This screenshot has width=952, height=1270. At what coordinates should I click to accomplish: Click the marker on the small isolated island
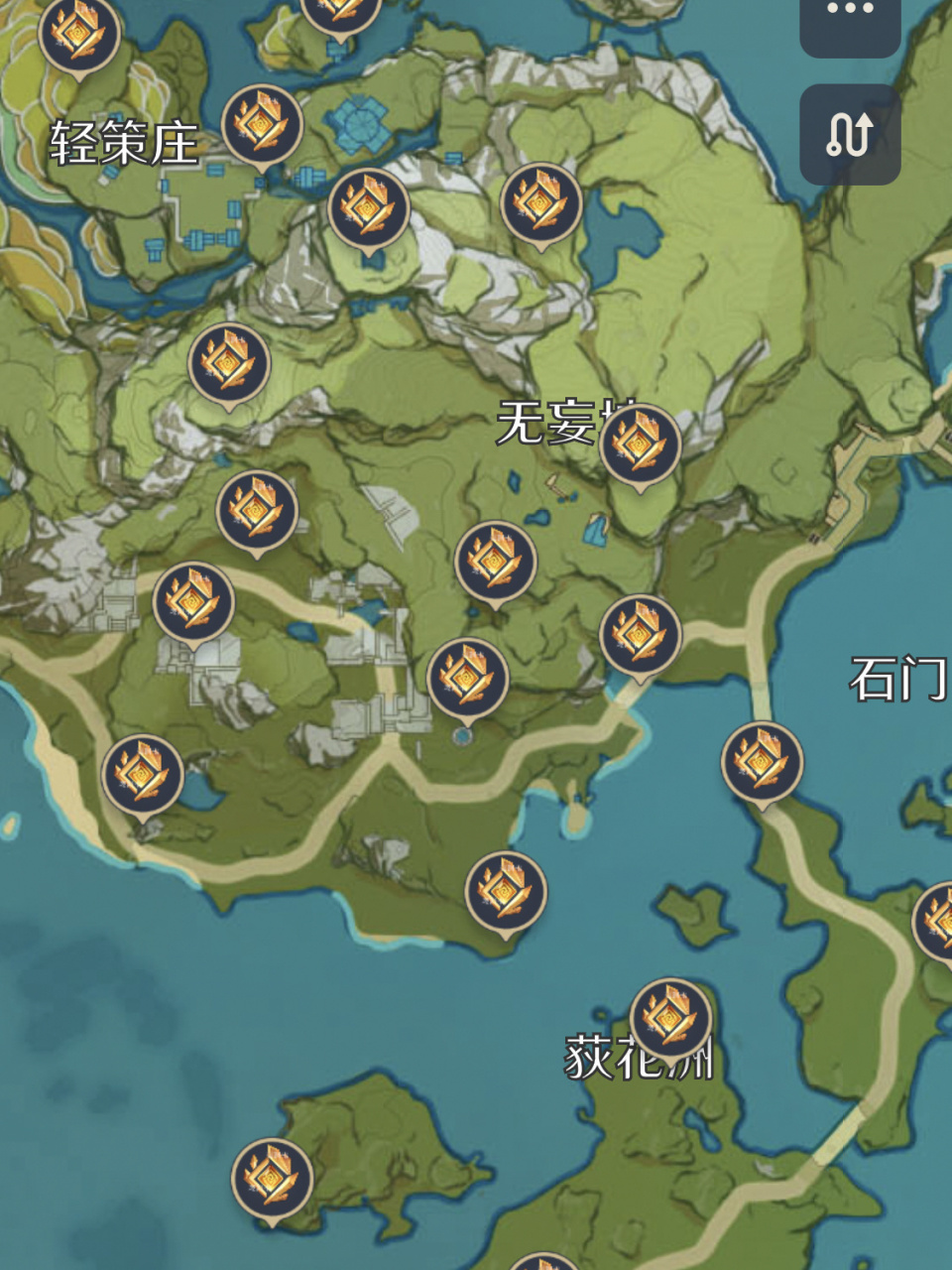273,1179
